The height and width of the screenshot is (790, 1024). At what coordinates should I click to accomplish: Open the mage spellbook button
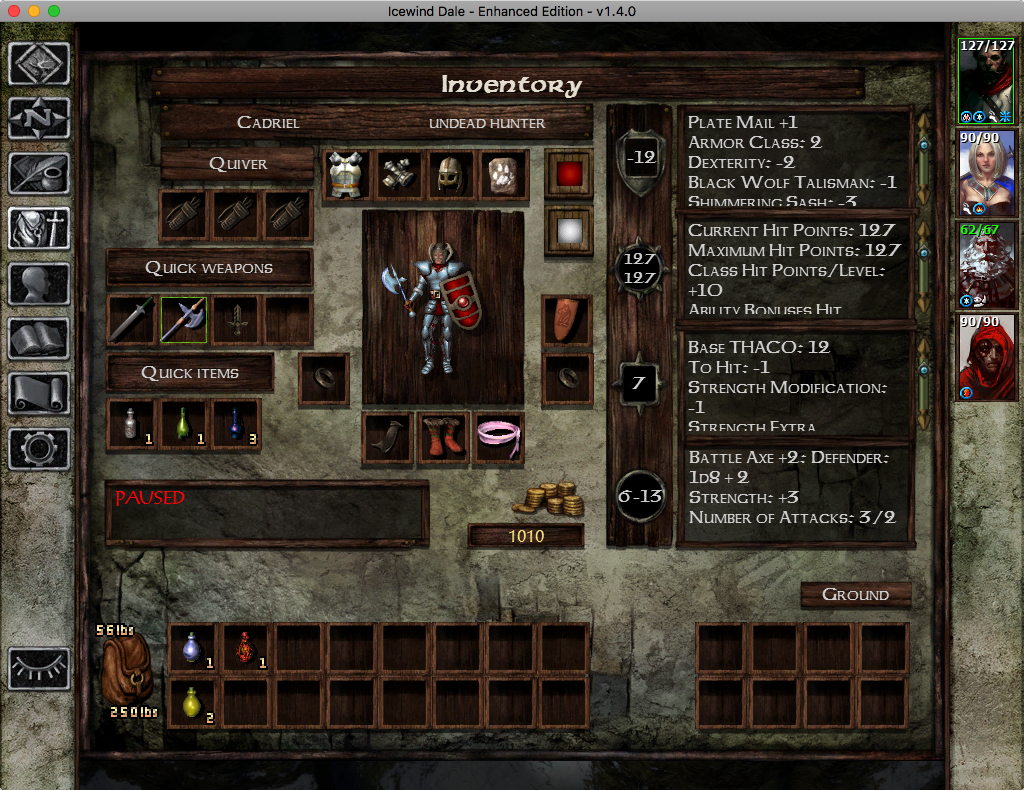tap(39, 339)
